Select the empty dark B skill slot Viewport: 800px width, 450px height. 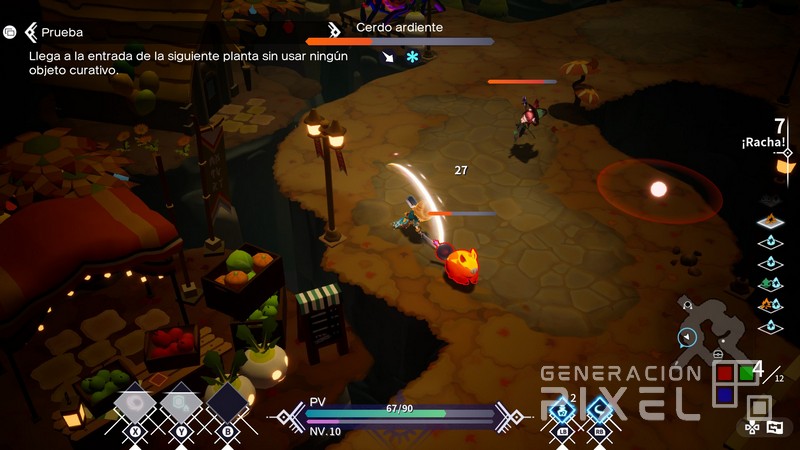229,404
